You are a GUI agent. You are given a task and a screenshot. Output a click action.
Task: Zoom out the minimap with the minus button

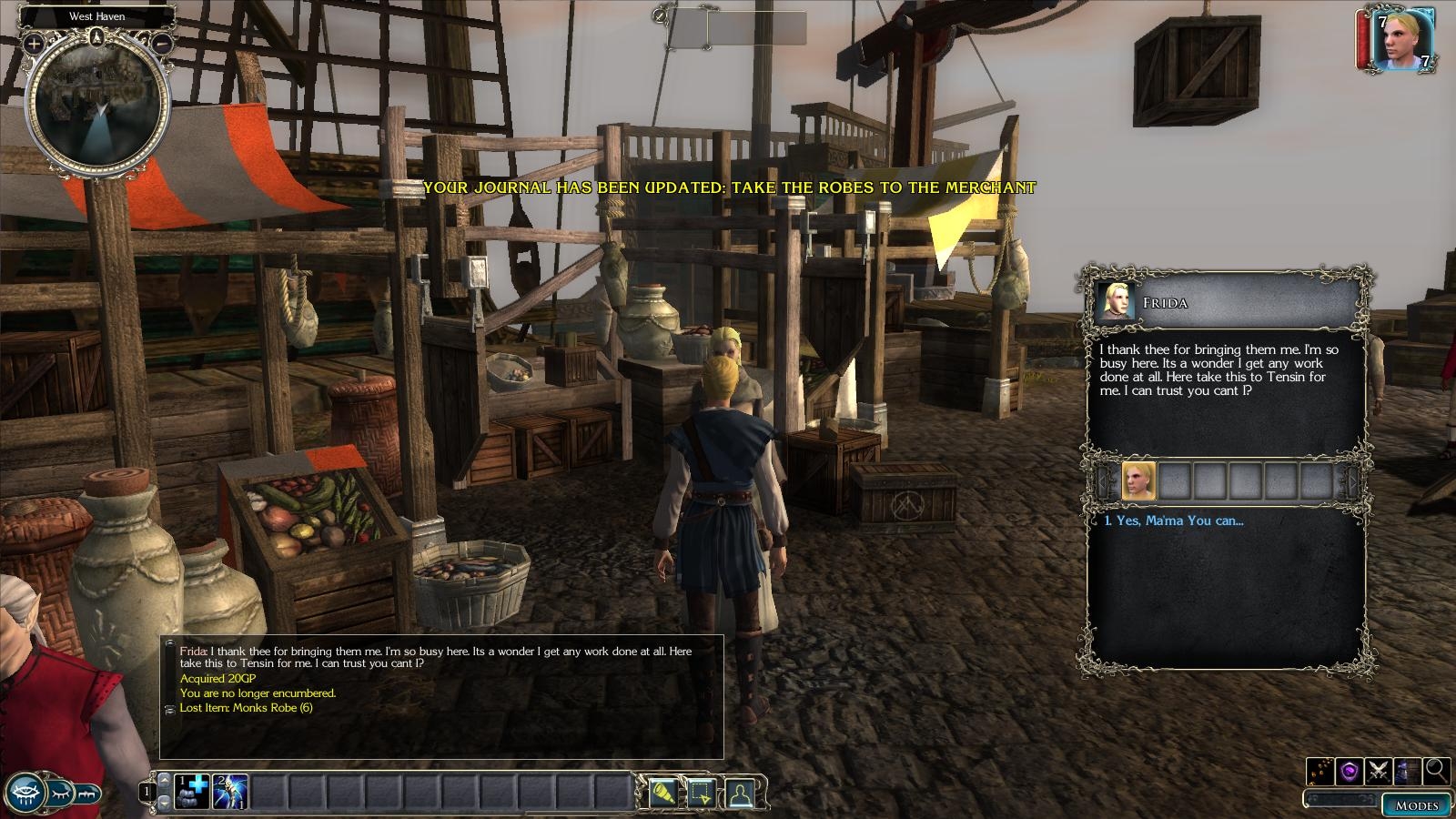[x=162, y=43]
